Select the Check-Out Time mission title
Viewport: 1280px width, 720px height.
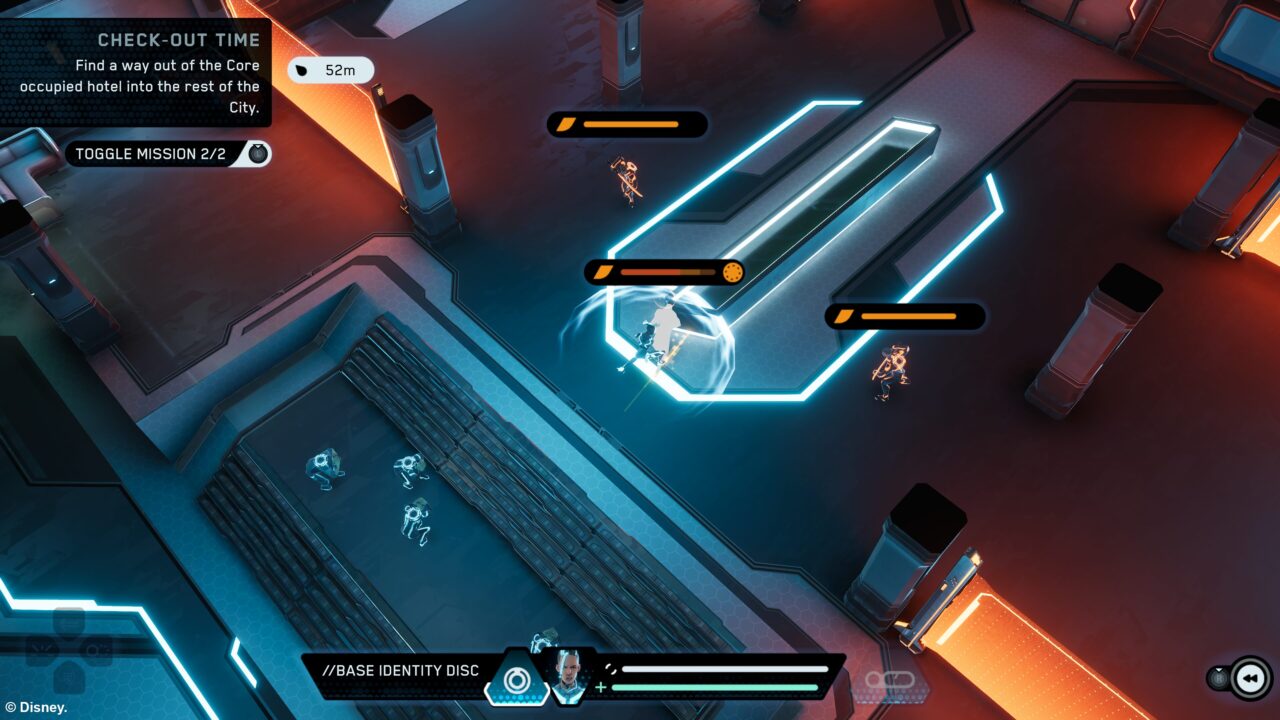click(x=178, y=39)
